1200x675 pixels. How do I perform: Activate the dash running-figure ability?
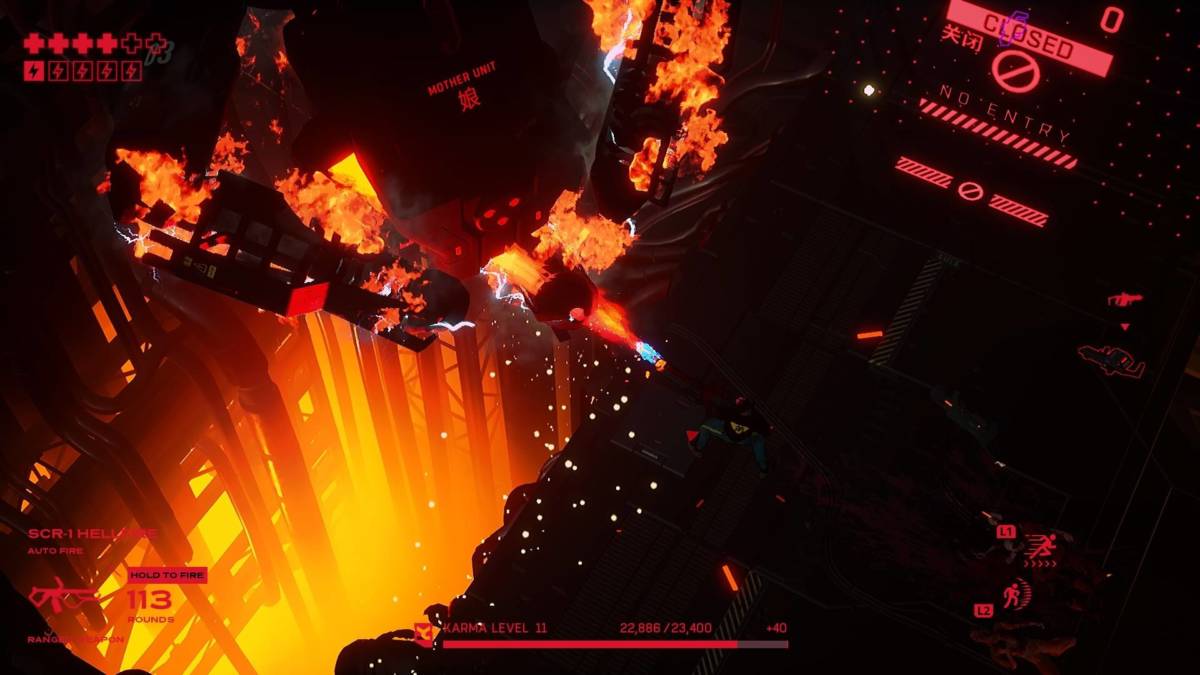1042,546
